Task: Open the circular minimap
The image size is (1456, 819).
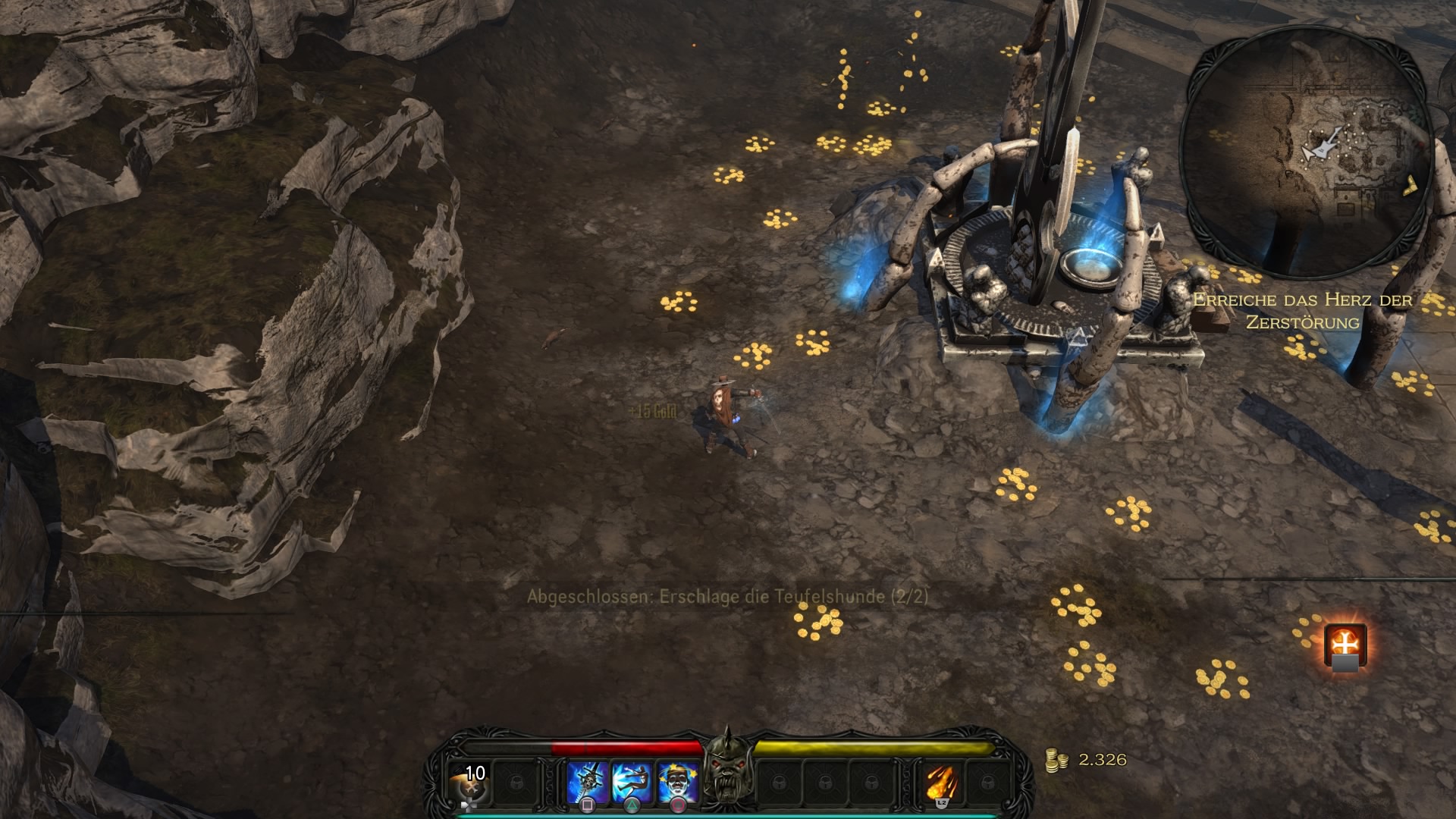Action: tap(1309, 152)
